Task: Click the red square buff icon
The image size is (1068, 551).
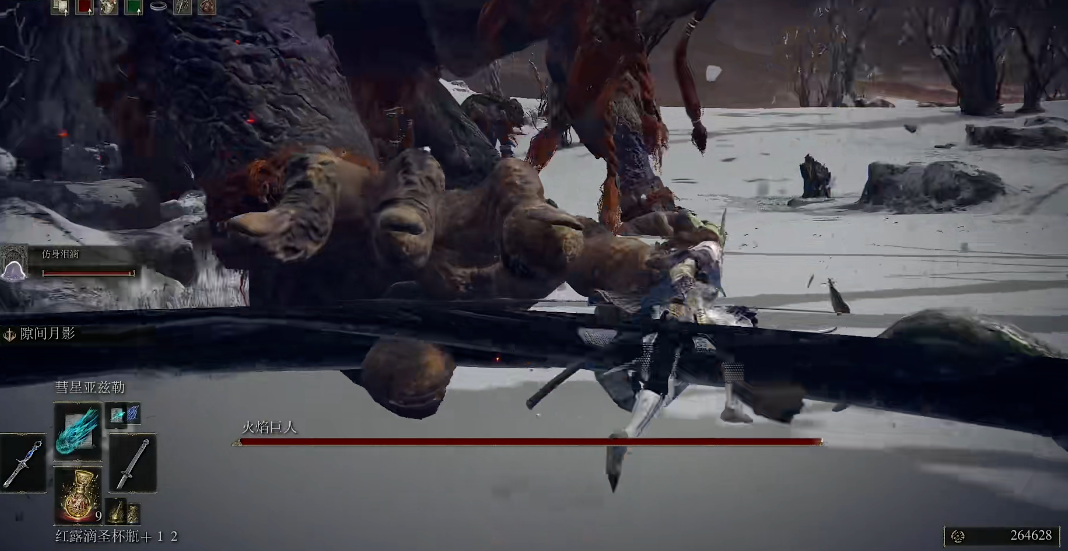Action: [84, 7]
